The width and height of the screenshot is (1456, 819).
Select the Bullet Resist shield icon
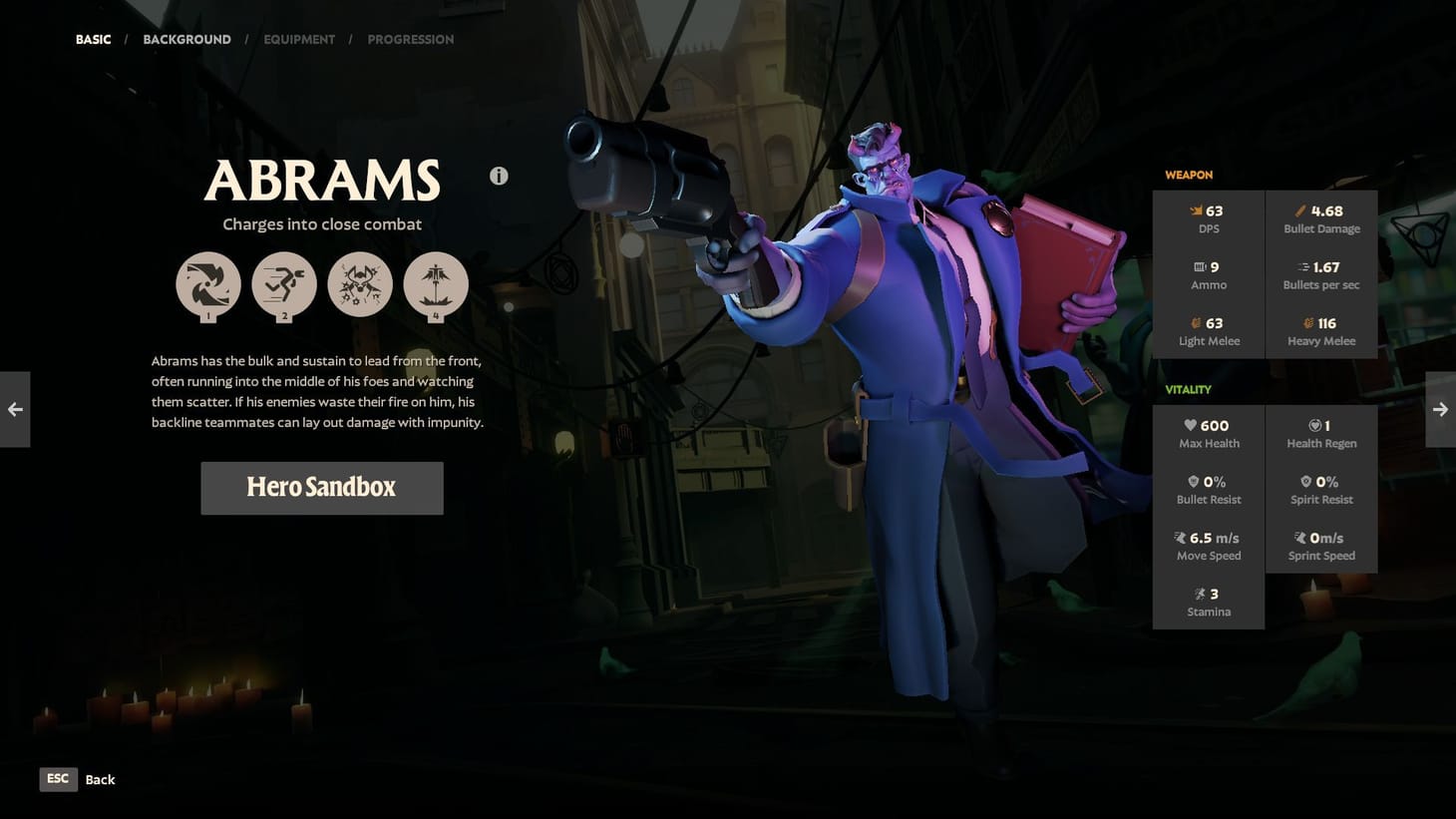tap(1193, 481)
